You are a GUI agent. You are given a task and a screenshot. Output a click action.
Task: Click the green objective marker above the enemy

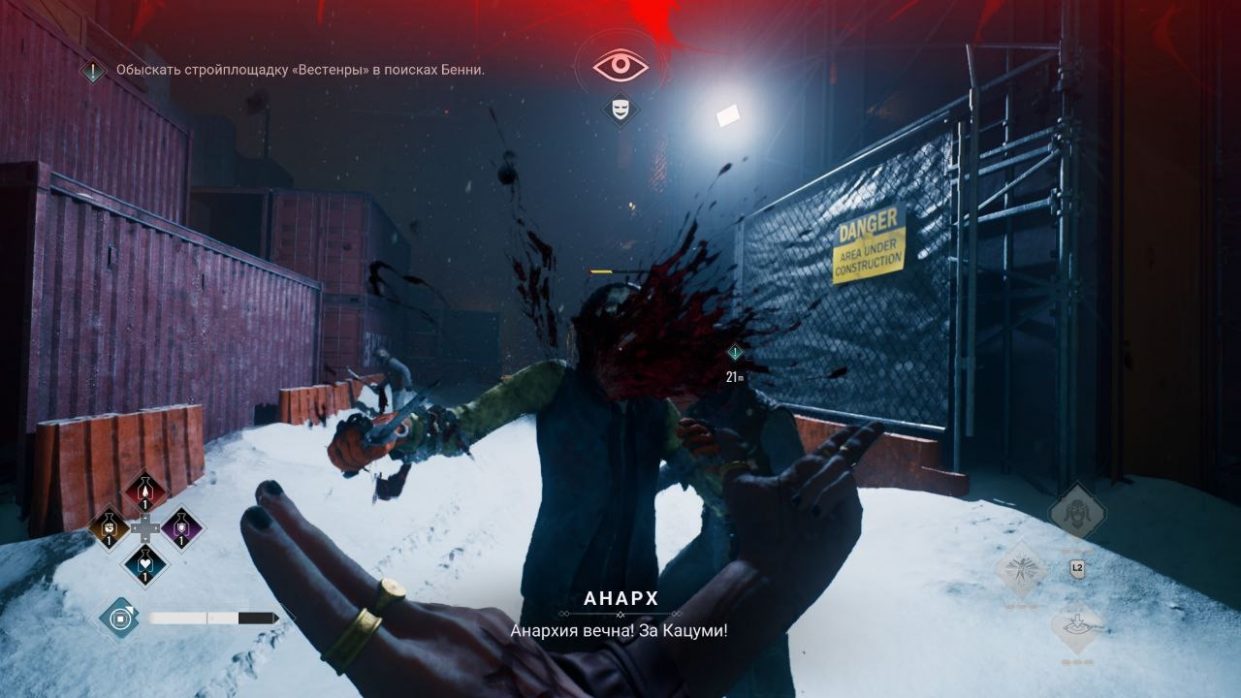coord(735,352)
